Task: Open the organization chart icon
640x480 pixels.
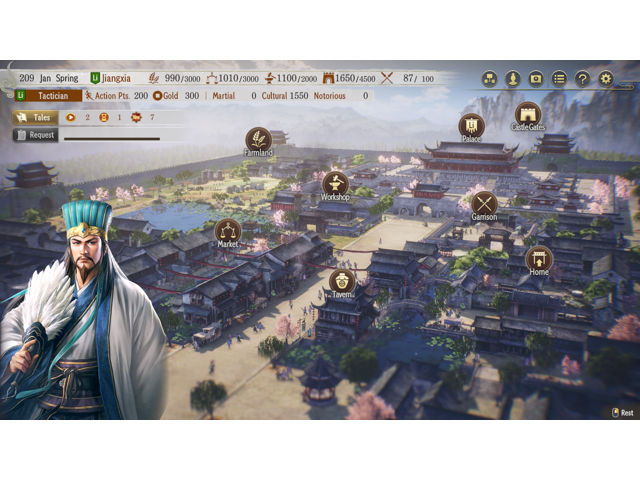Action: click(x=490, y=78)
